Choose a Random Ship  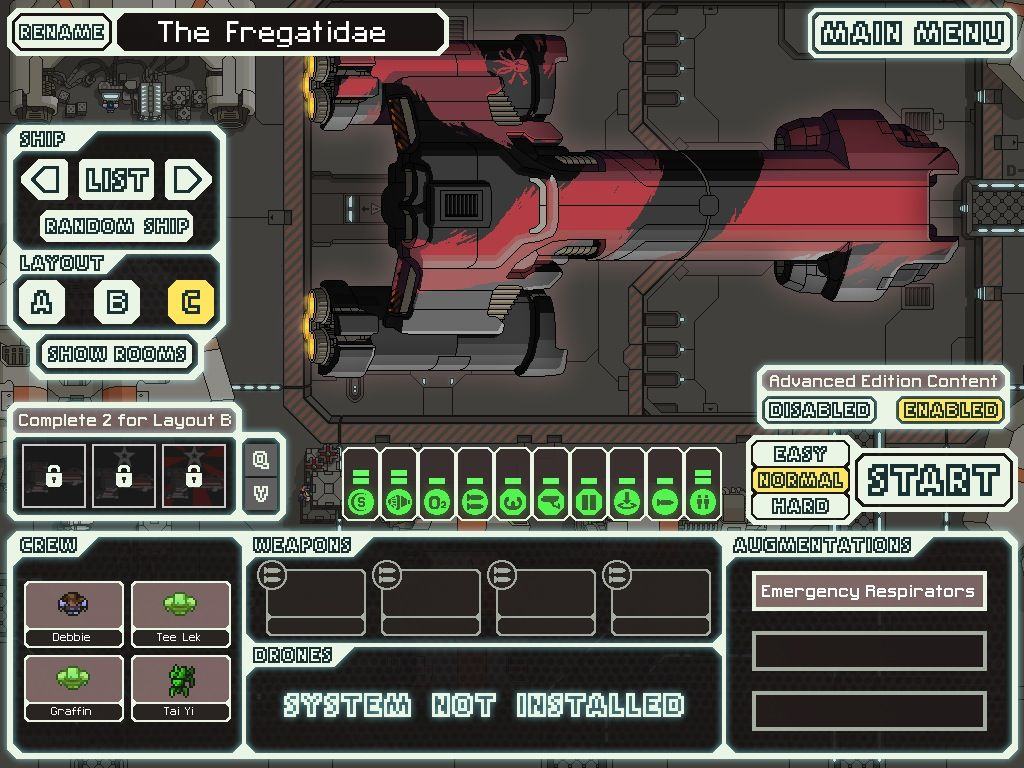[117, 225]
